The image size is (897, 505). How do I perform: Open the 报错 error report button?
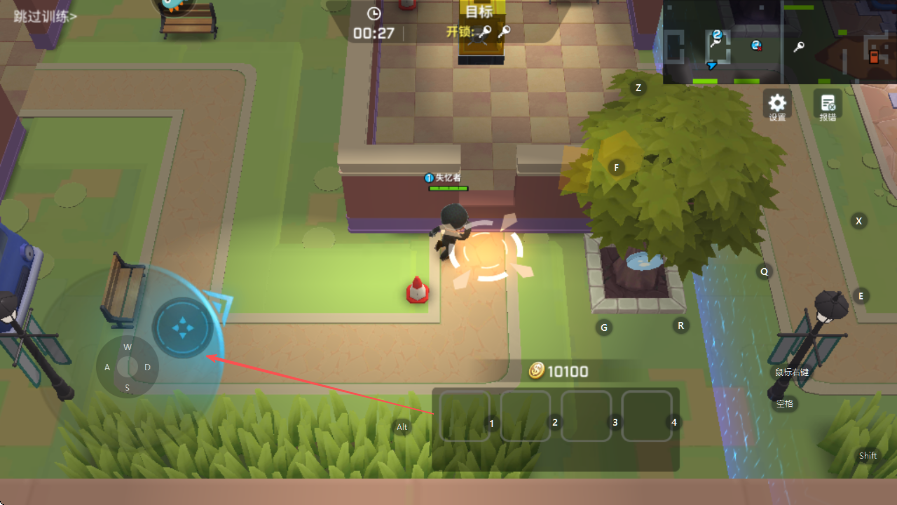(x=827, y=103)
